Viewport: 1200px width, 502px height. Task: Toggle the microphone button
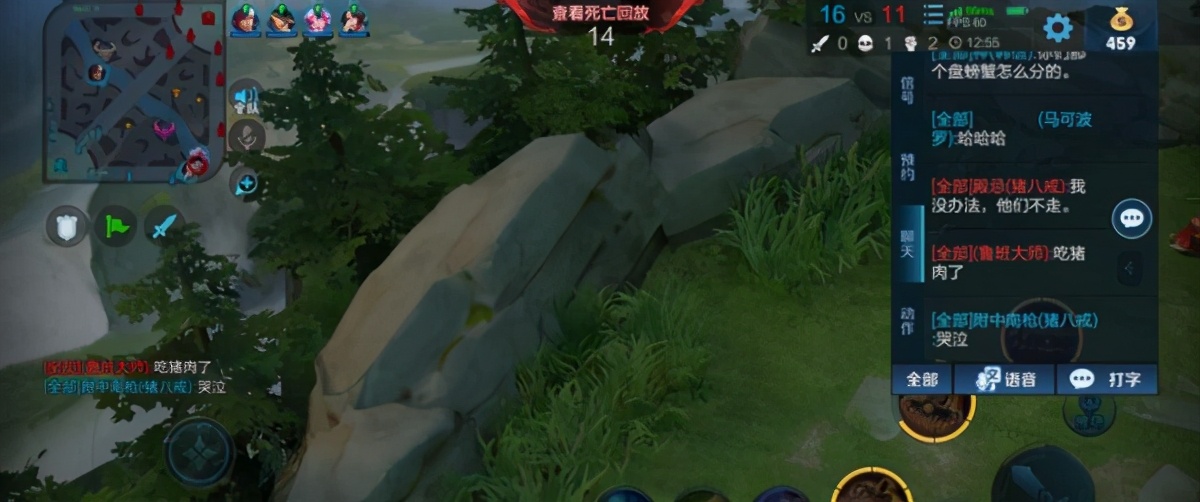246,137
